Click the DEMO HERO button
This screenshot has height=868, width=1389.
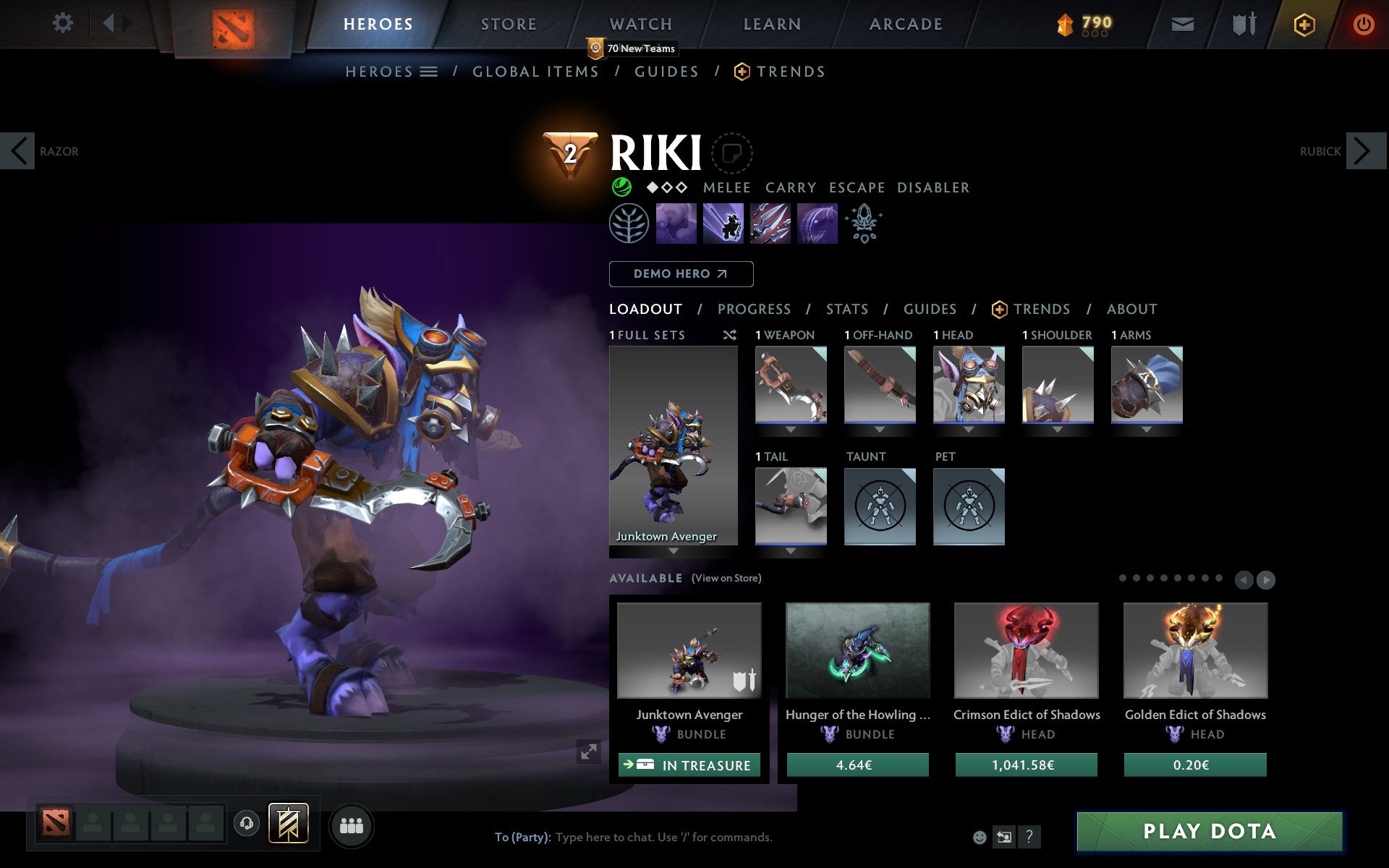[681, 274]
